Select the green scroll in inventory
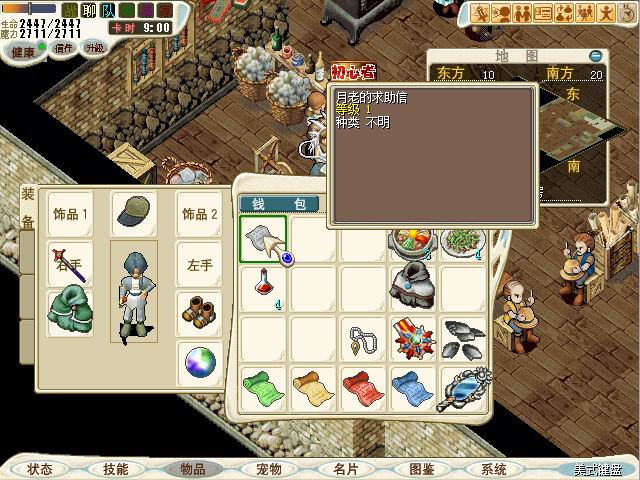 (264, 388)
